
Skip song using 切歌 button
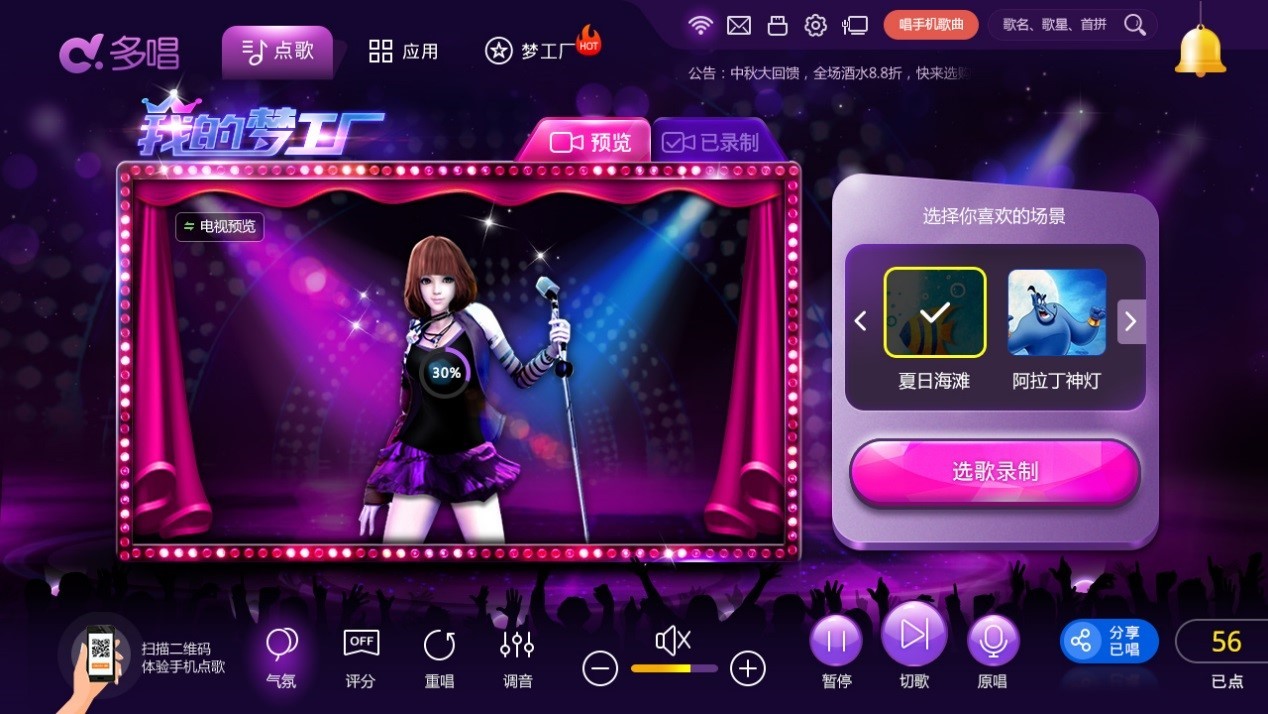tap(914, 644)
